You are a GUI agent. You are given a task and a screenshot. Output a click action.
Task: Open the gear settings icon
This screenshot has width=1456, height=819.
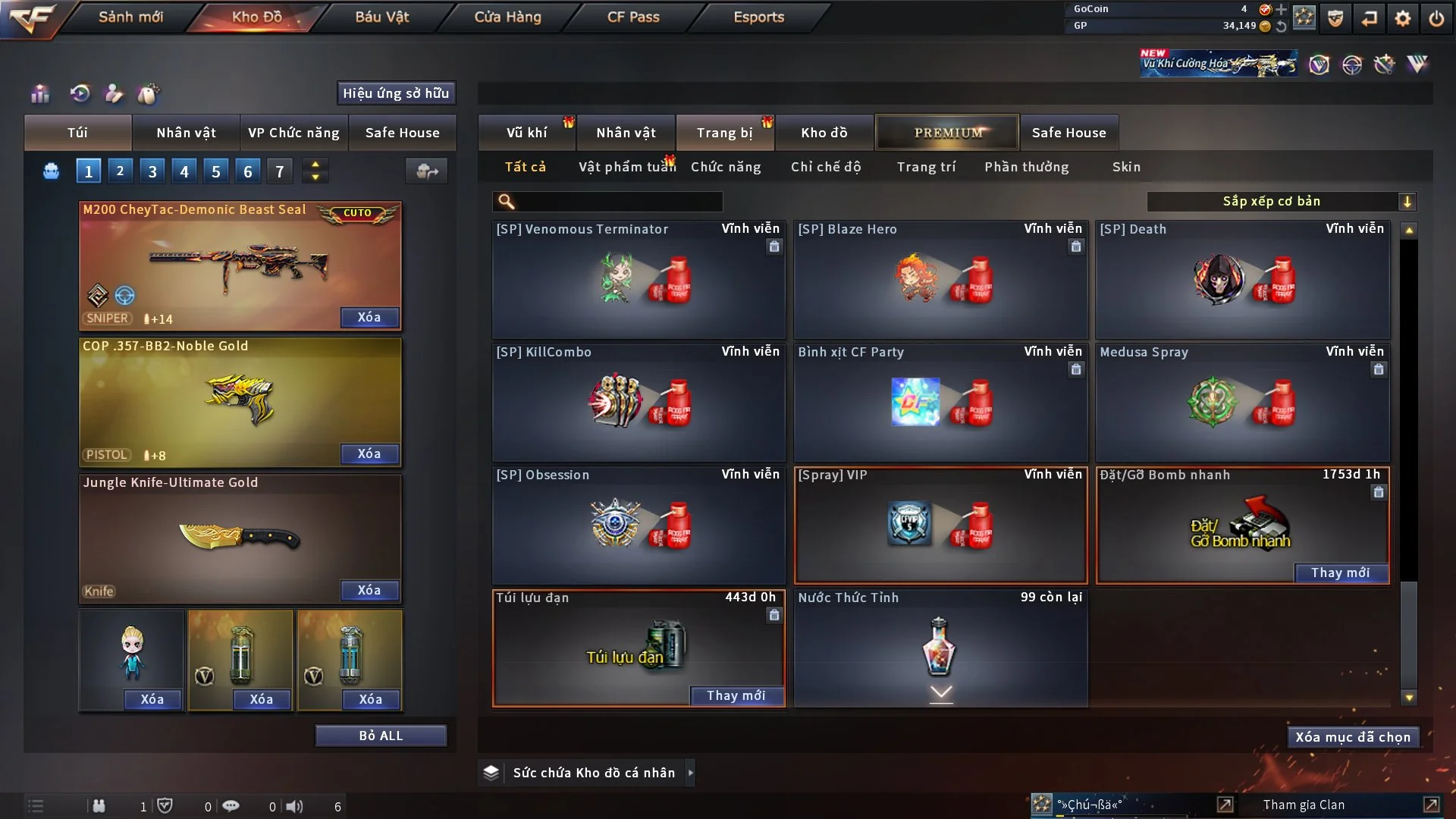[x=1402, y=18]
